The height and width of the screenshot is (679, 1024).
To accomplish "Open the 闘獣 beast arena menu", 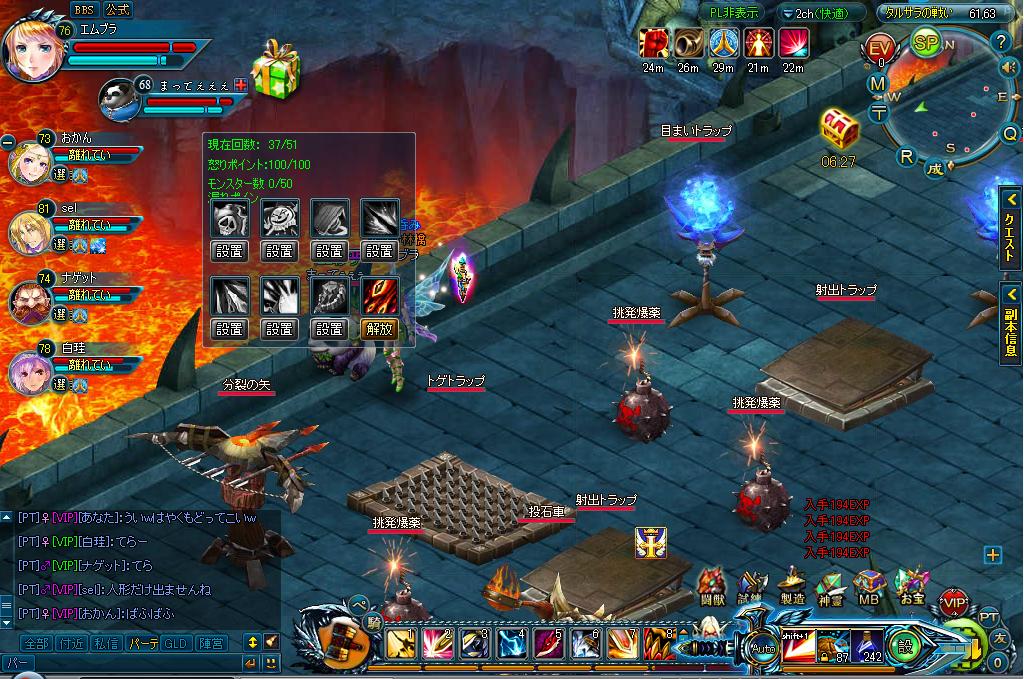I will (711, 586).
